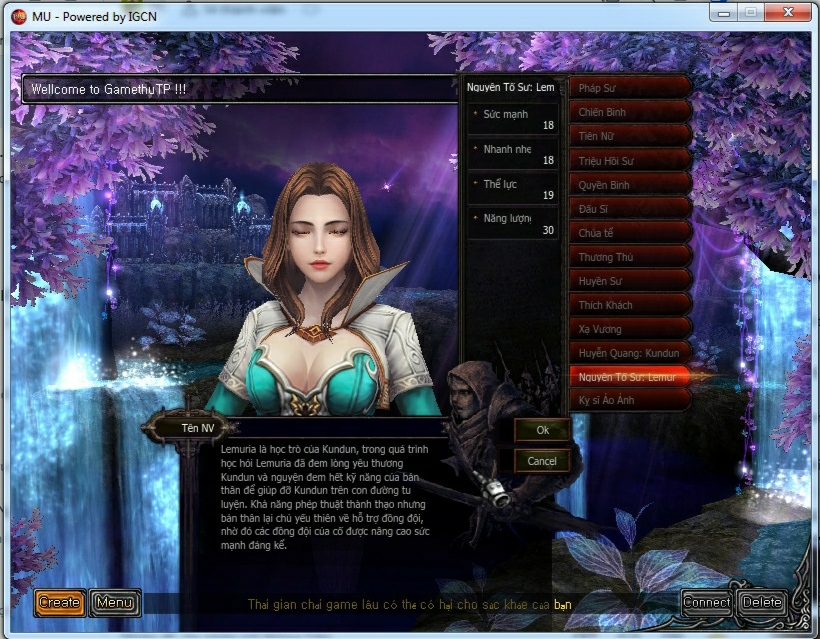Click the Delete character button

[x=762, y=602]
